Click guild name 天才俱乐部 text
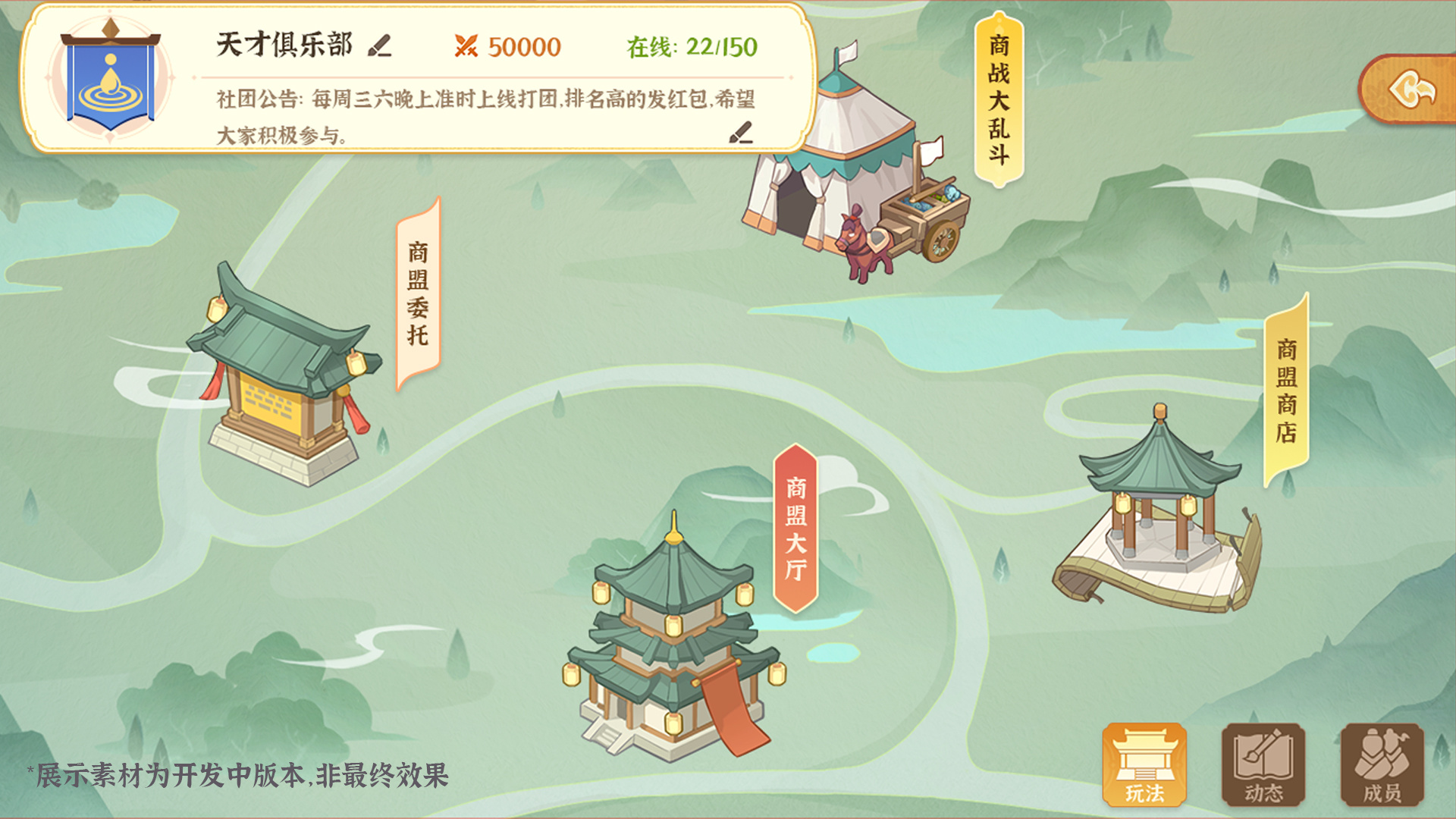1456x819 pixels. coord(283,45)
